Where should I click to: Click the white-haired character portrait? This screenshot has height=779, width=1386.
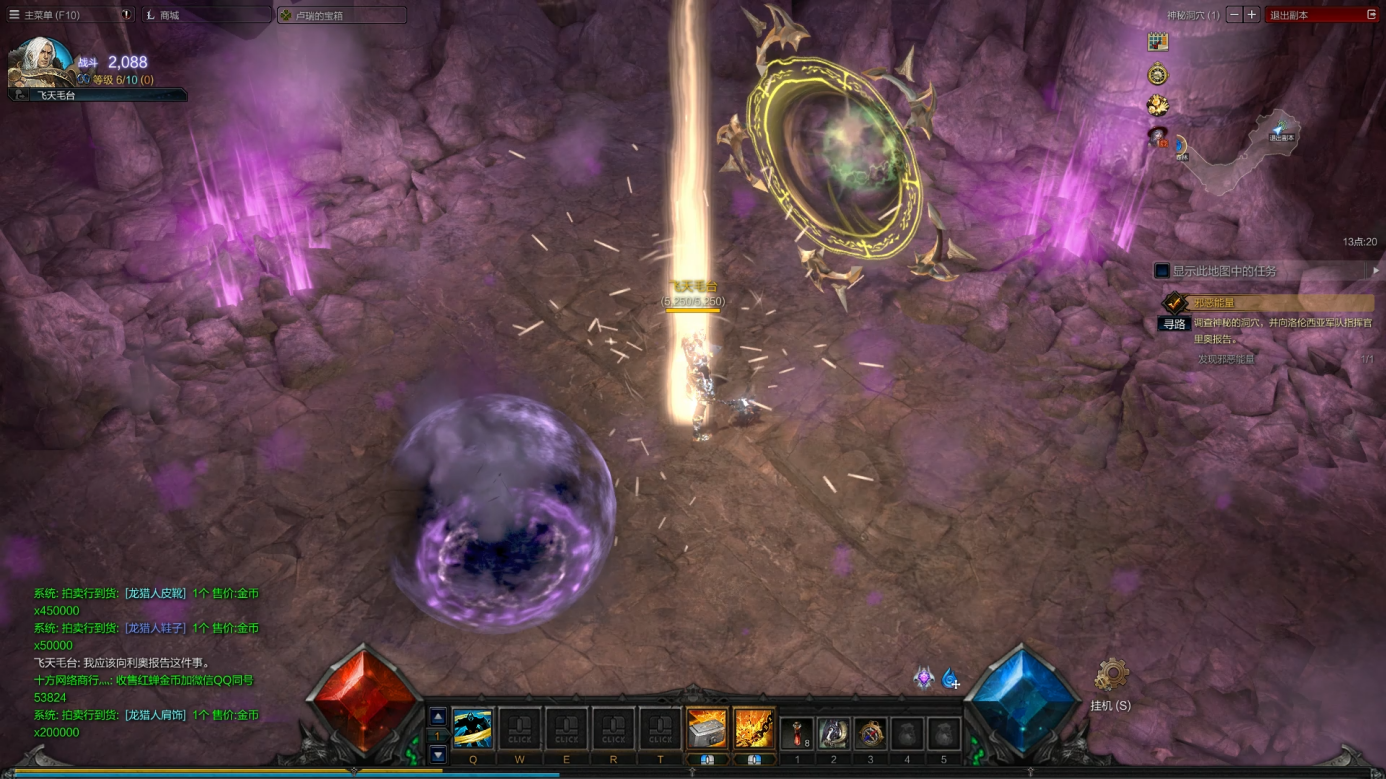pos(42,62)
